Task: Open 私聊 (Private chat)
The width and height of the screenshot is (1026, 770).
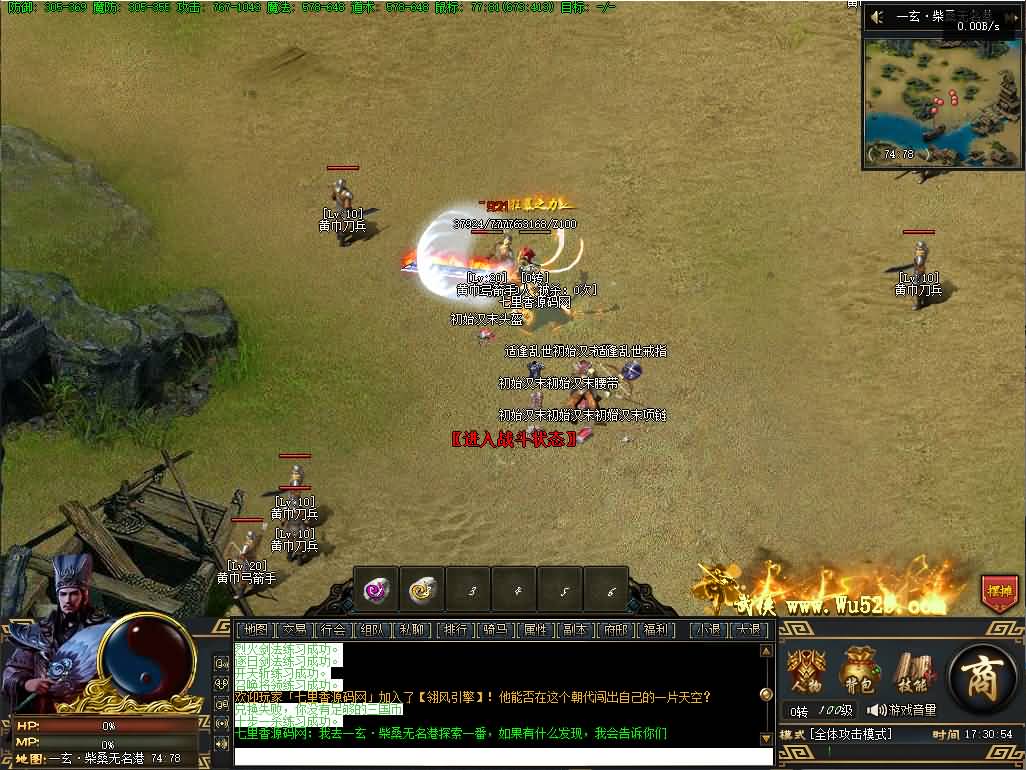Action: coord(411,630)
